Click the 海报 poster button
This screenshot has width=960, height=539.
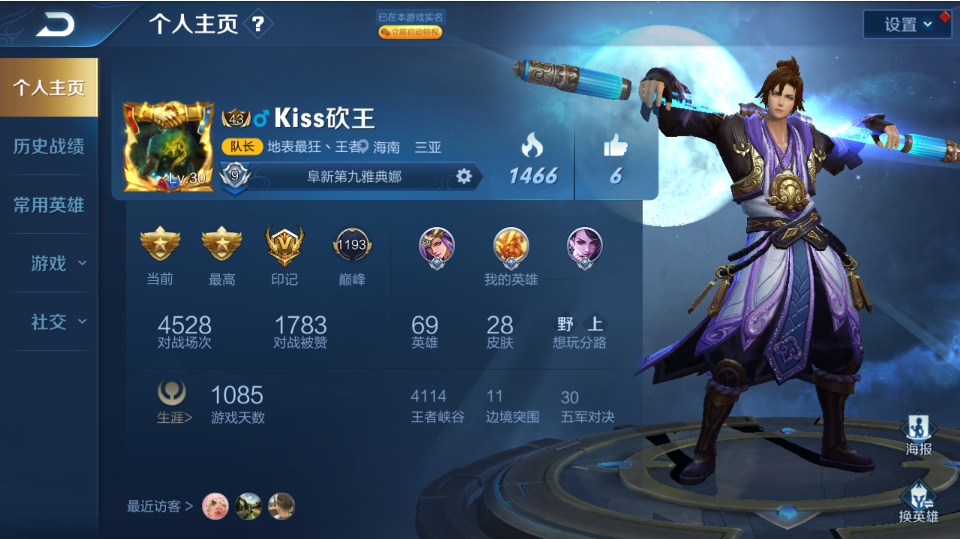tap(918, 435)
